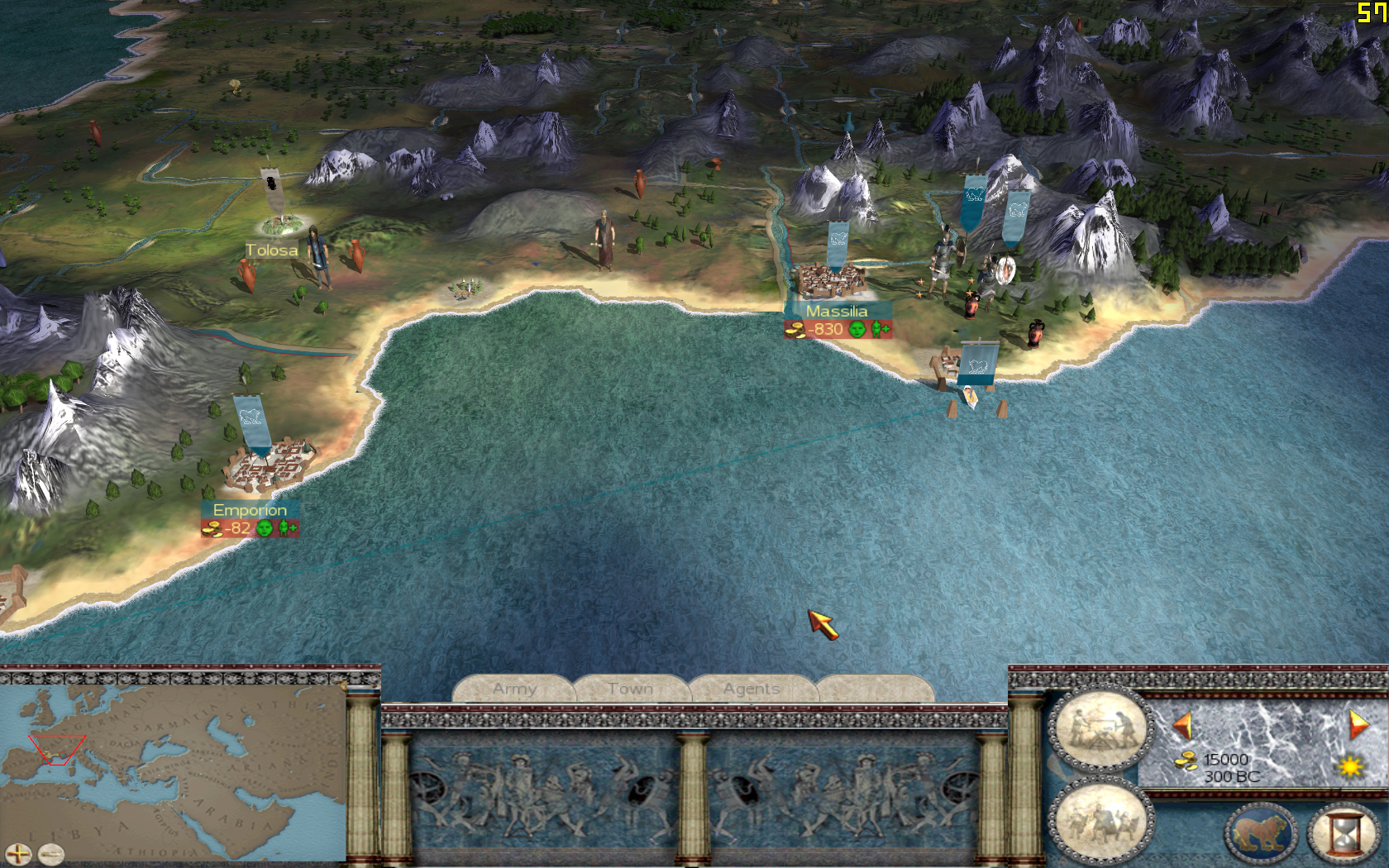End the turn with hourglass button
Image resolution: width=1389 pixels, height=868 pixels.
click(1344, 833)
